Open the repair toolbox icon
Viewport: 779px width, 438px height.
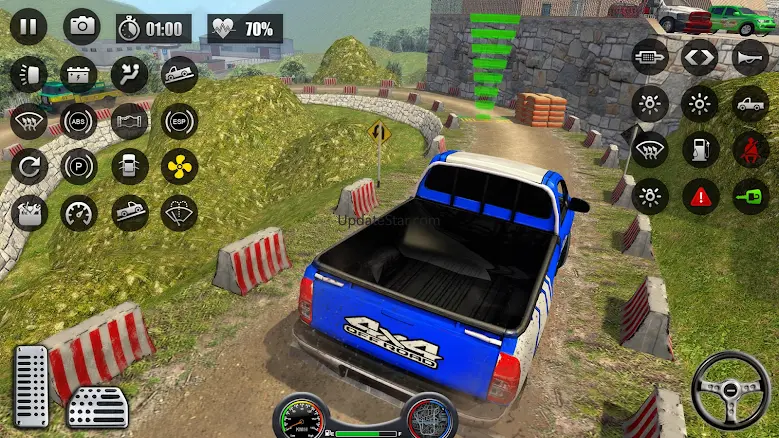click(x=29, y=212)
